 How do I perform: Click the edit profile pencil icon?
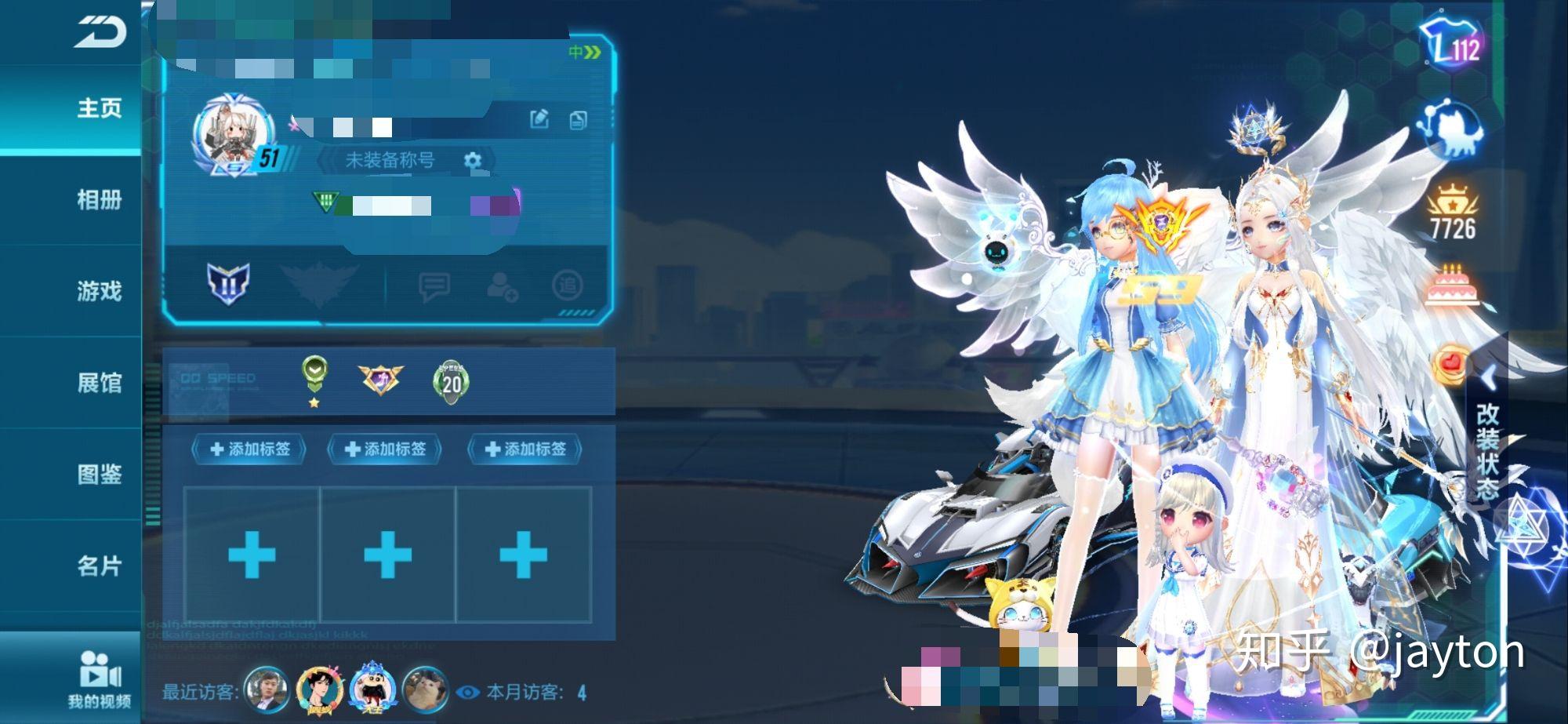tap(539, 119)
